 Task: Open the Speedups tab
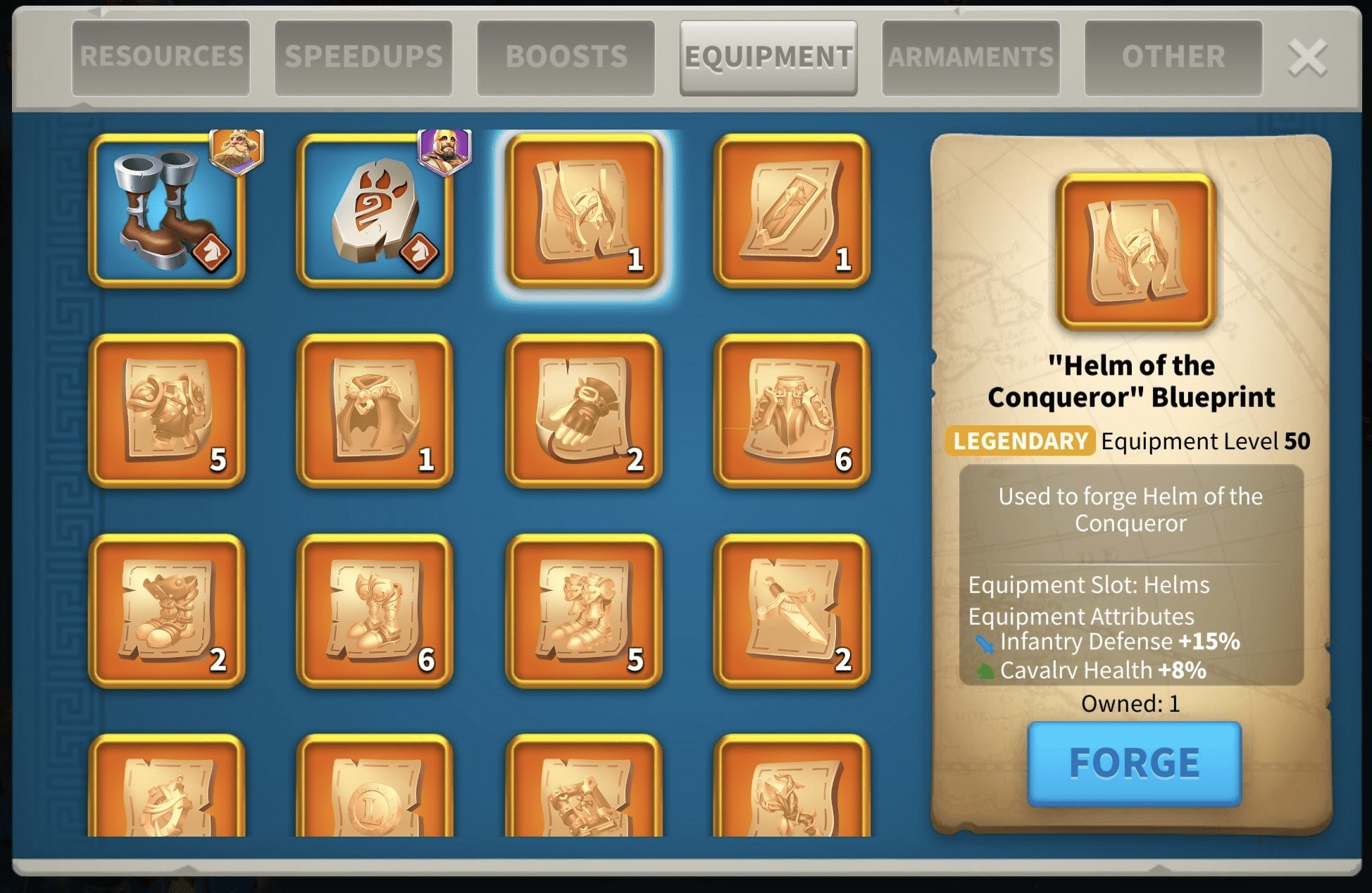[x=363, y=57]
